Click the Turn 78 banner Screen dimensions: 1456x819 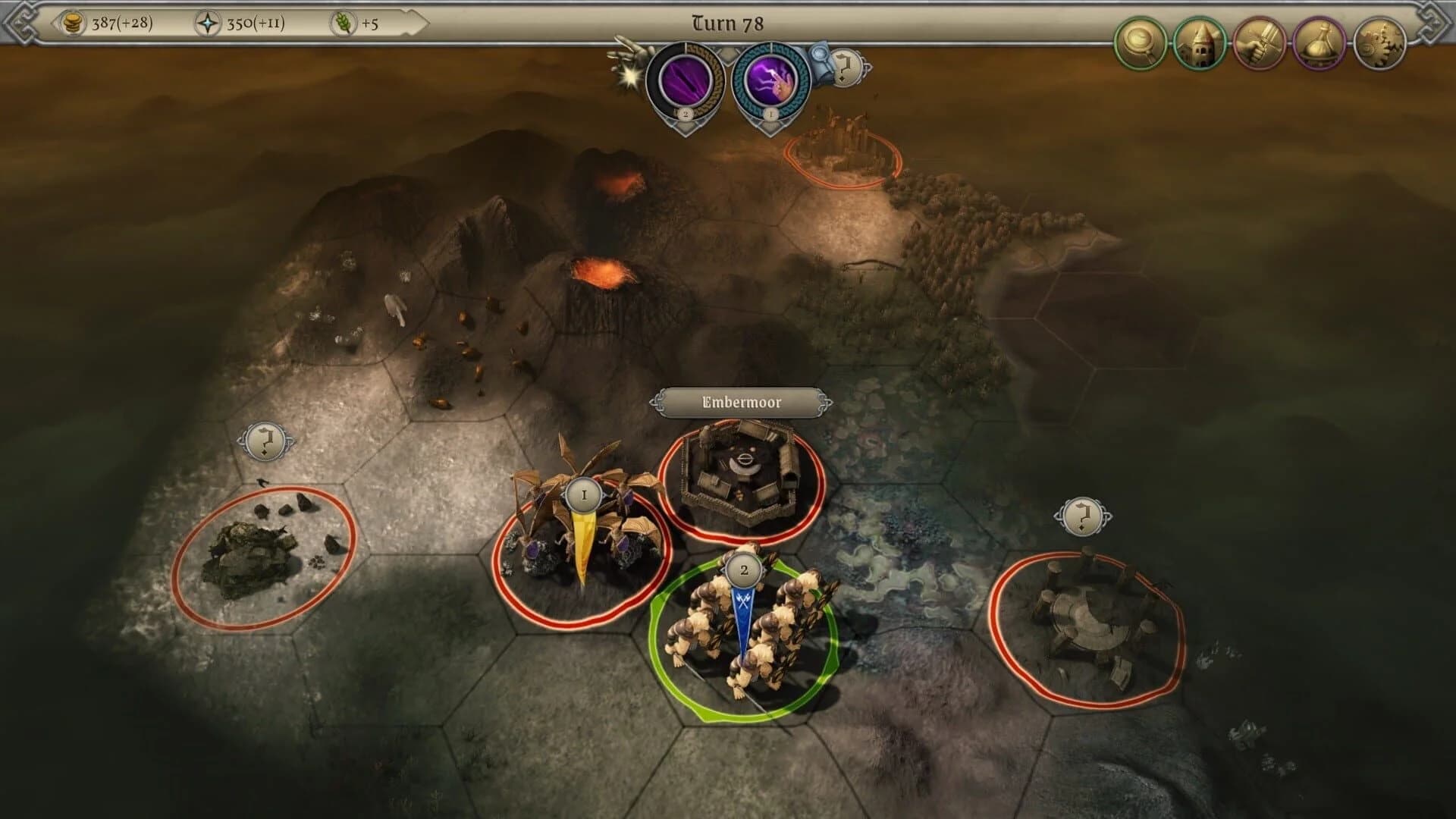coord(726,23)
